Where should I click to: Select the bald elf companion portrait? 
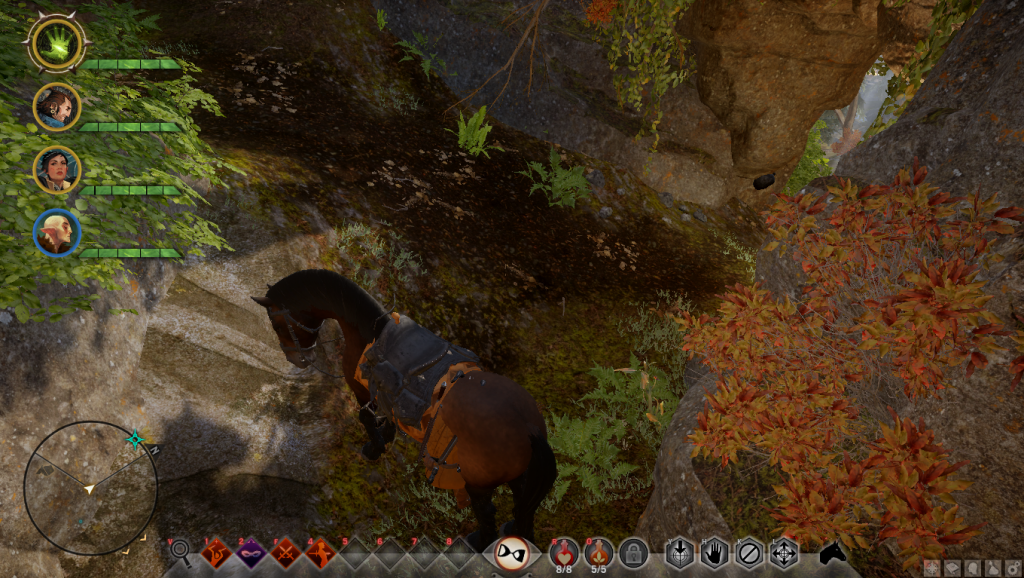coord(57,232)
